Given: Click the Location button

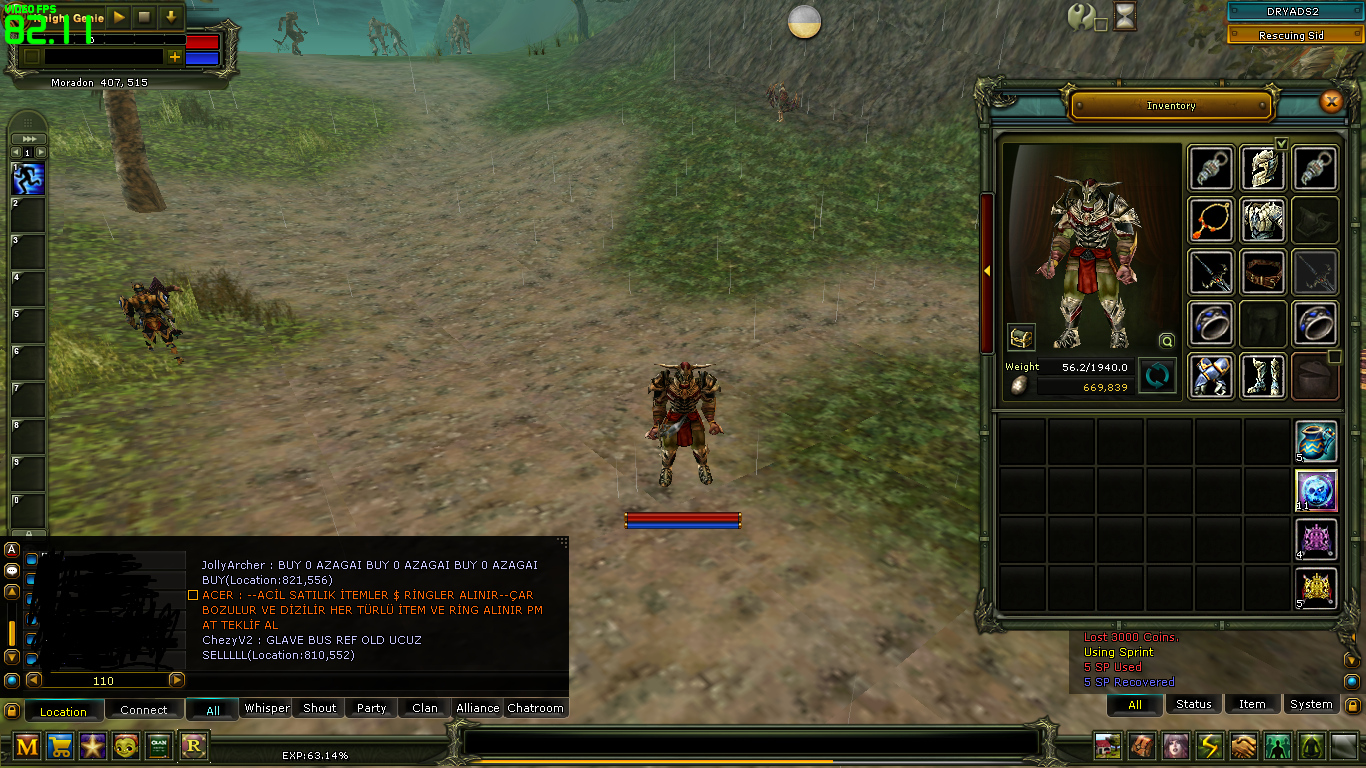Looking at the screenshot, I should click(x=63, y=711).
